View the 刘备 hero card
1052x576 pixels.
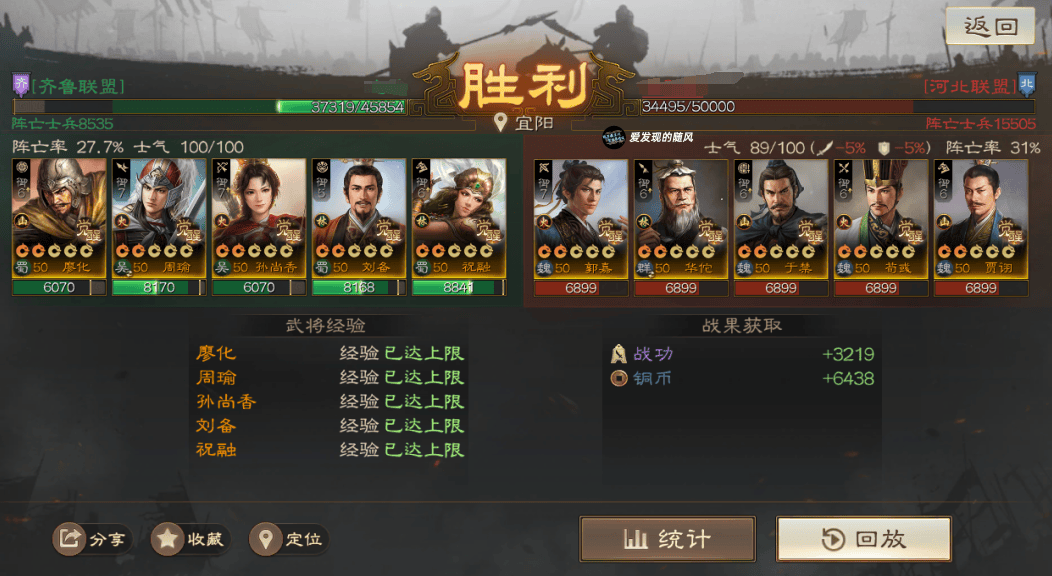point(359,218)
